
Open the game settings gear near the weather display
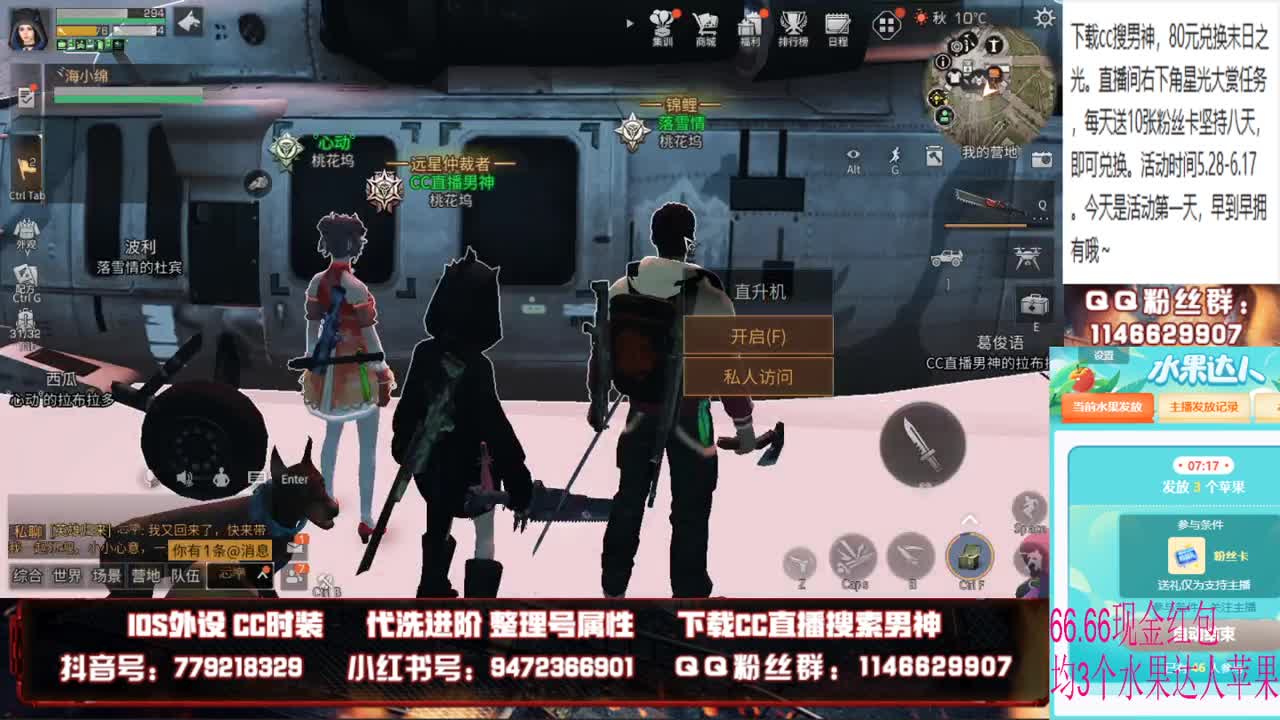coord(1044,17)
